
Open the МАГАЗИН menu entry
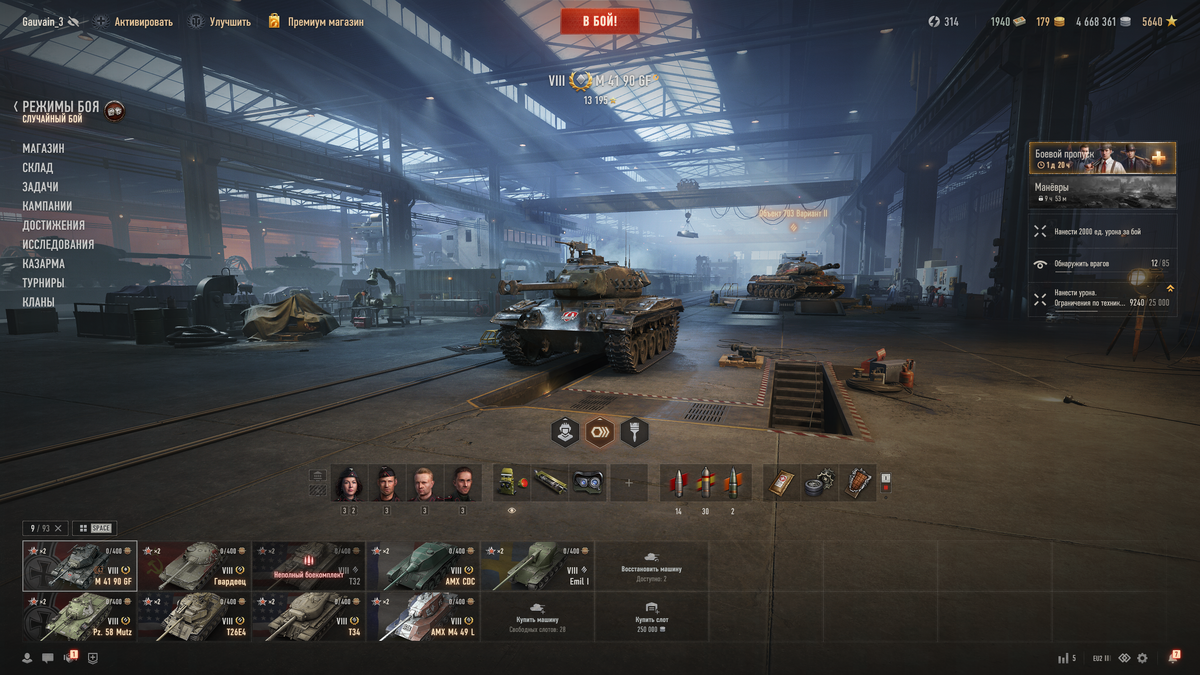(x=43, y=148)
